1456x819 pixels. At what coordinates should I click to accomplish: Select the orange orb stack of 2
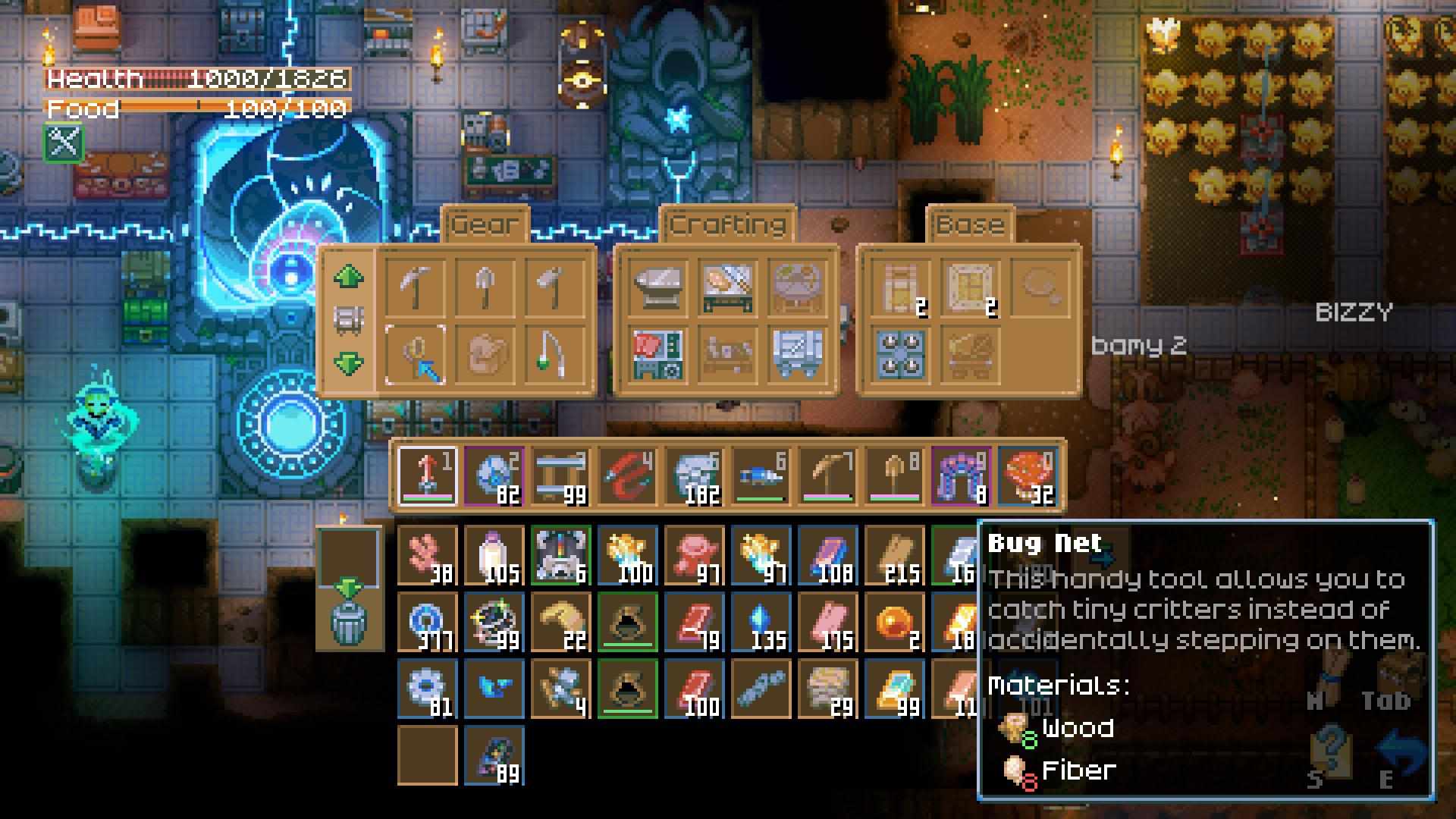[894, 623]
